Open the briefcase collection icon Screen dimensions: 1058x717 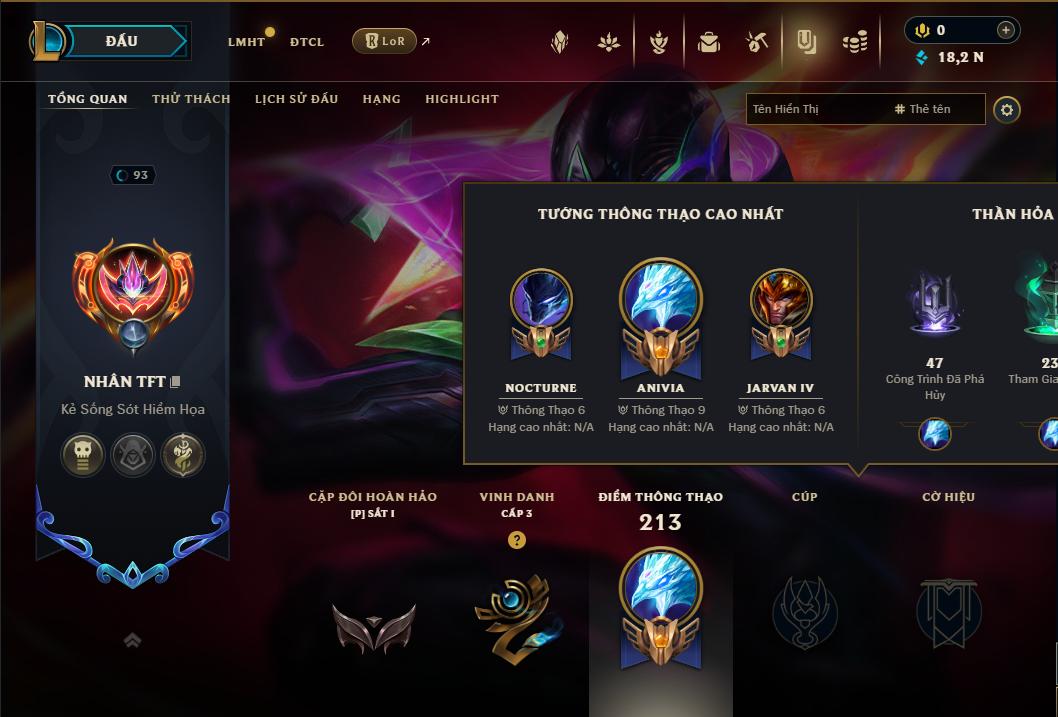coord(709,42)
